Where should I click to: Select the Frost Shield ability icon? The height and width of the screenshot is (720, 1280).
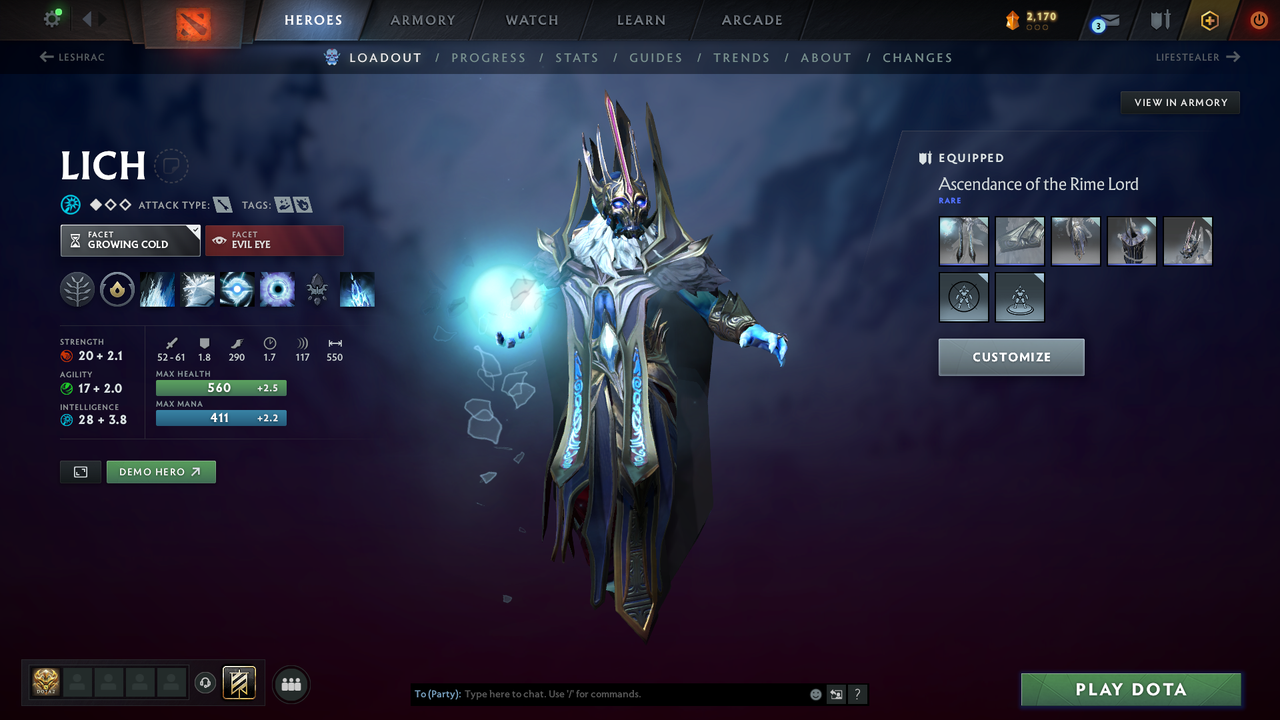pos(197,289)
